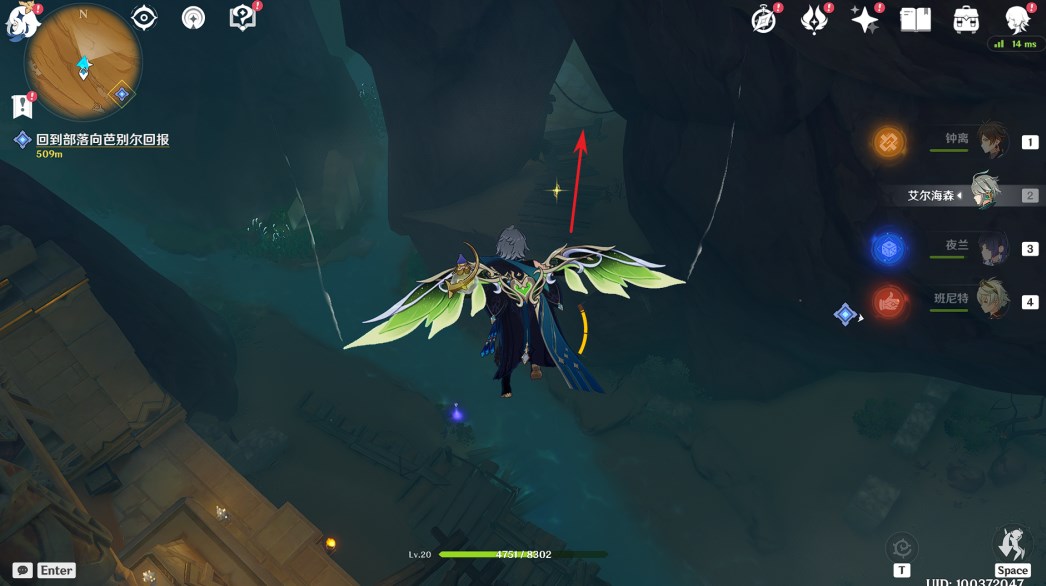Select active character 艾尔海森
Screen dimensions: 1046x586
[x=986, y=194]
